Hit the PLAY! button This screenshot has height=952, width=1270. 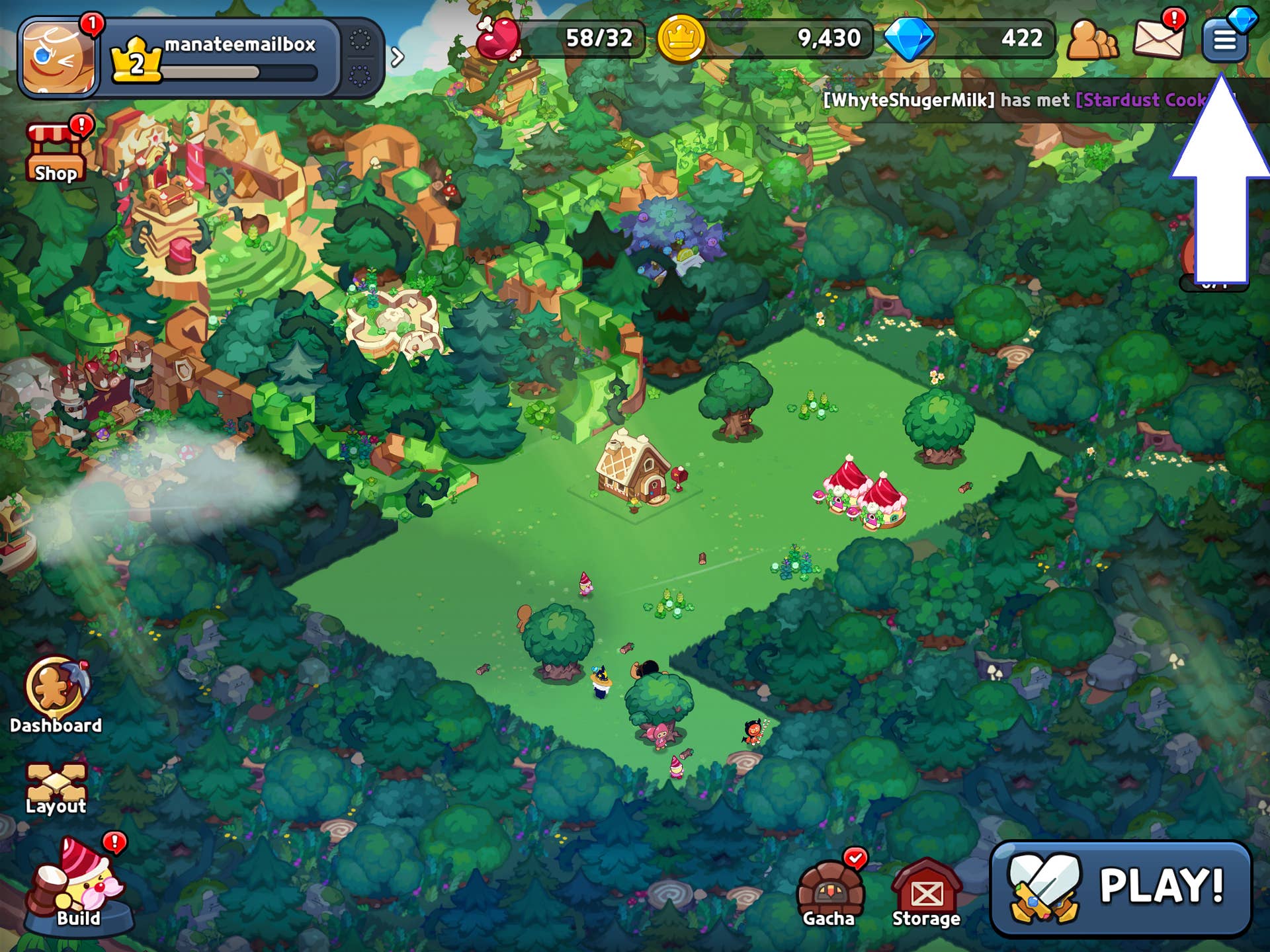click(1121, 887)
